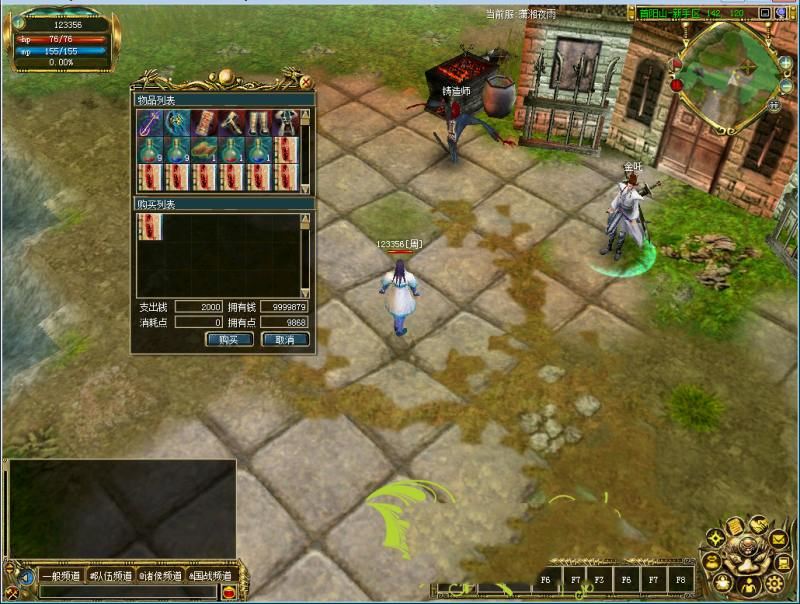Cancel the purchase with 取消
Image resolution: width=800 pixels, height=604 pixels.
[x=285, y=340]
